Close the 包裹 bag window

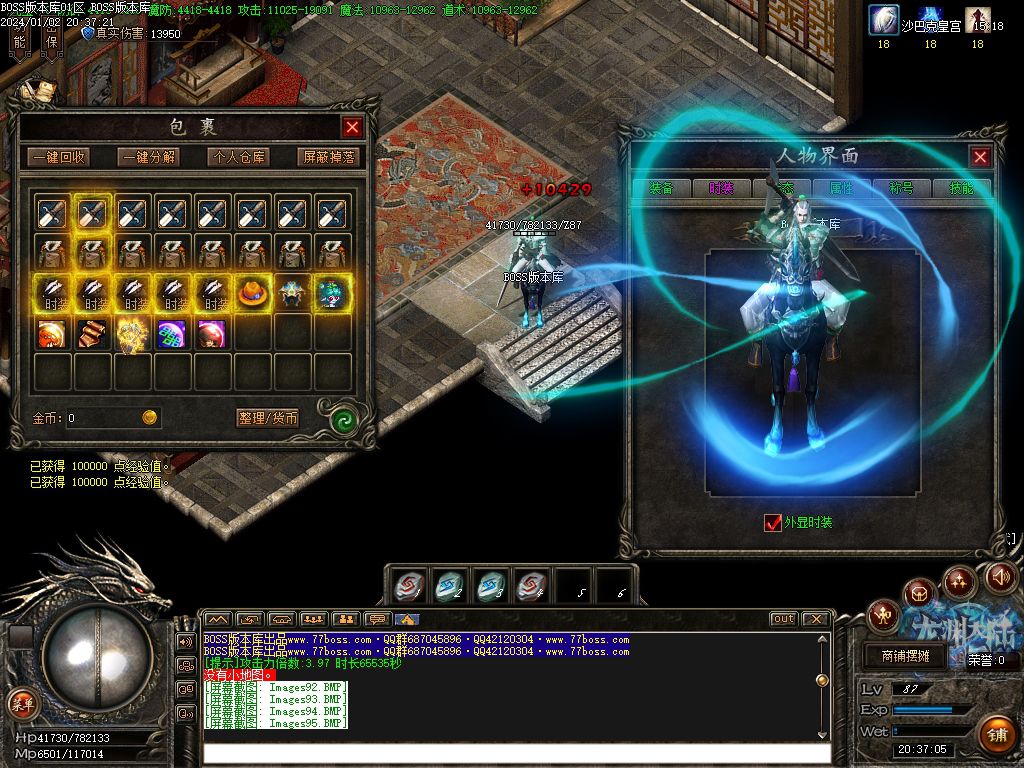(352, 127)
